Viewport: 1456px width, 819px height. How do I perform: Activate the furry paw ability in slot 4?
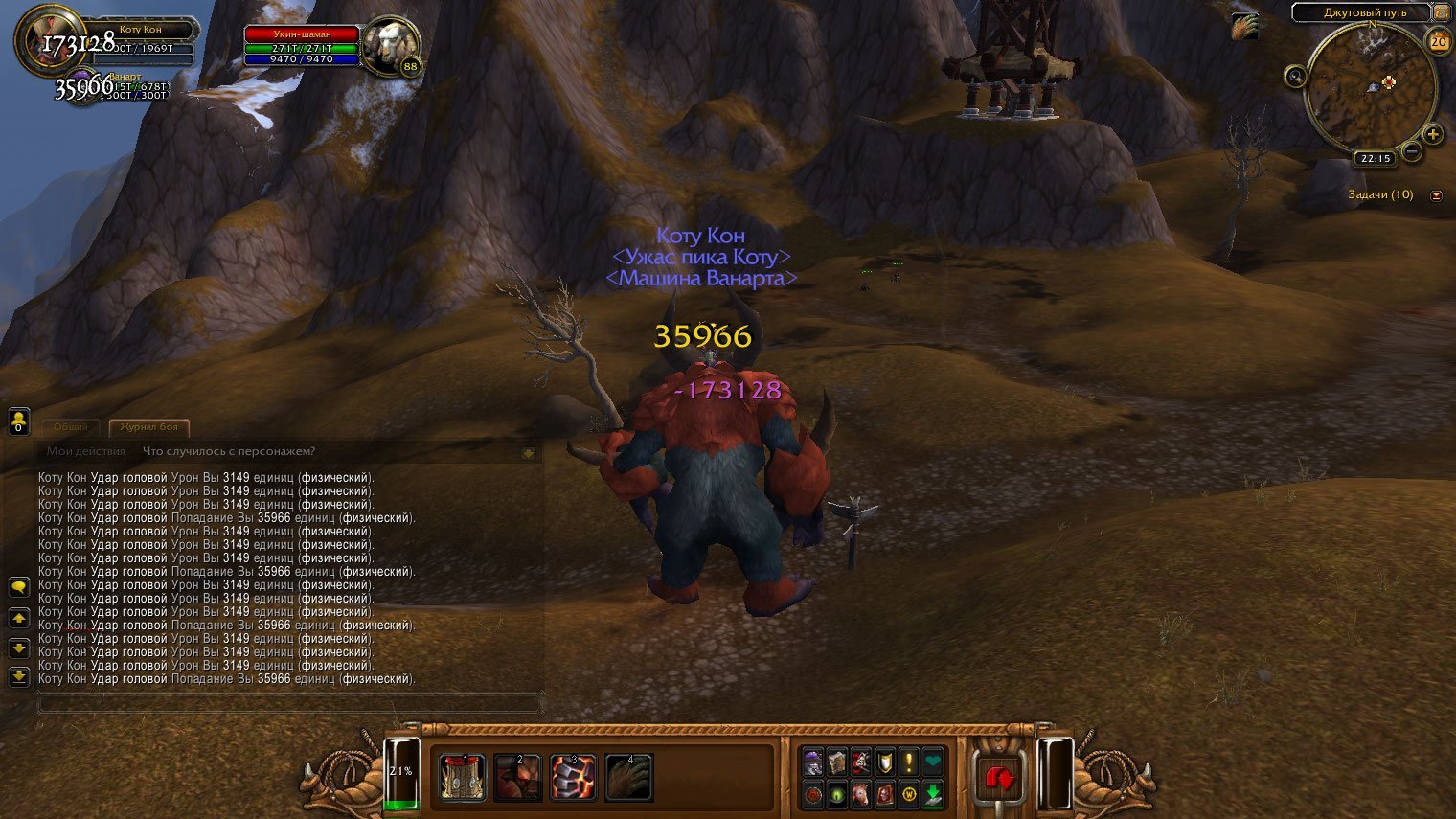click(x=628, y=777)
